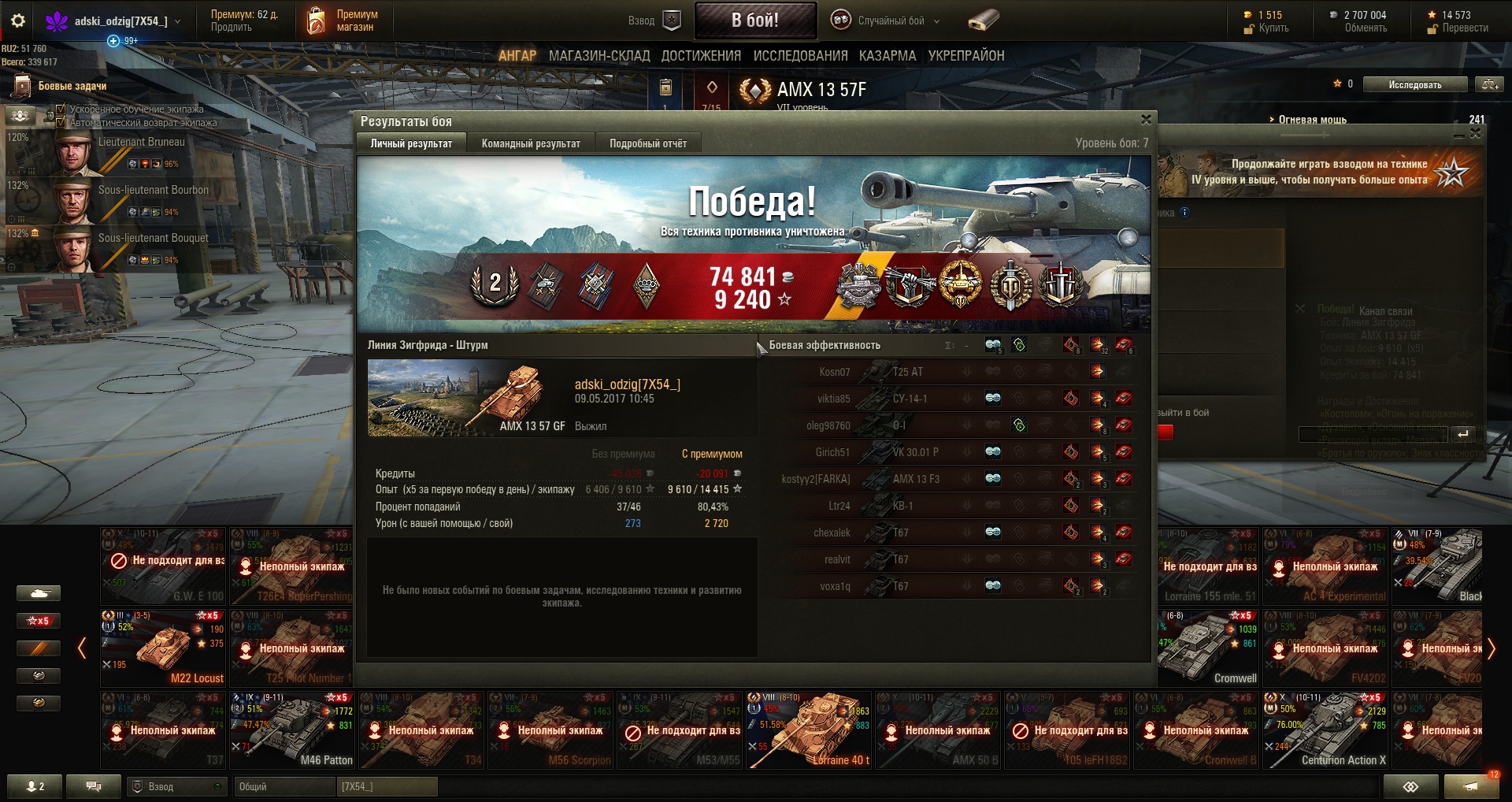Open the Взвод platoon chat tab
This screenshot has height=802, width=1512.
[176, 786]
